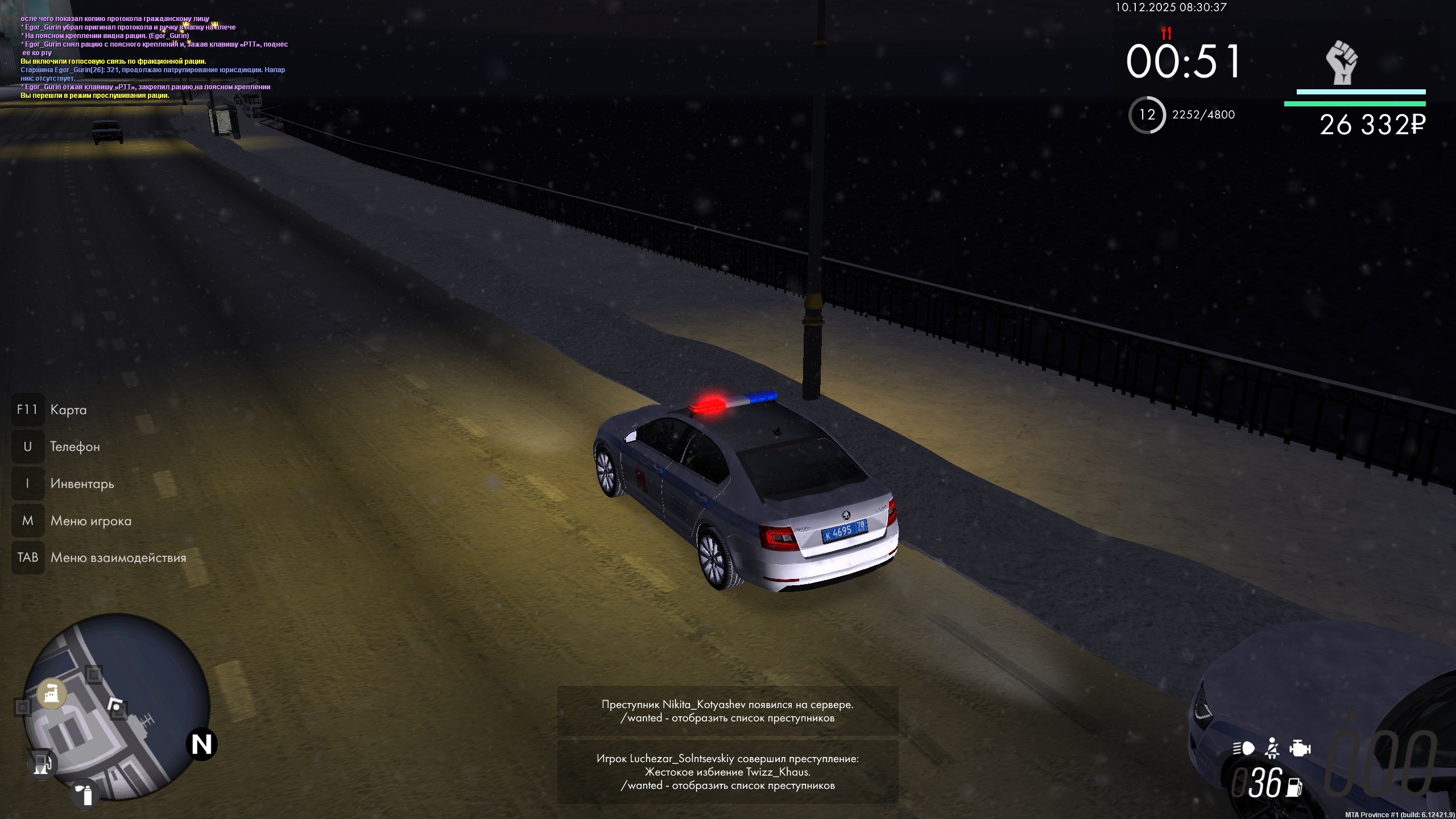Toggle the seatbelt indicator icon
Image resolution: width=1456 pixels, height=819 pixels.
(1272, 748)
